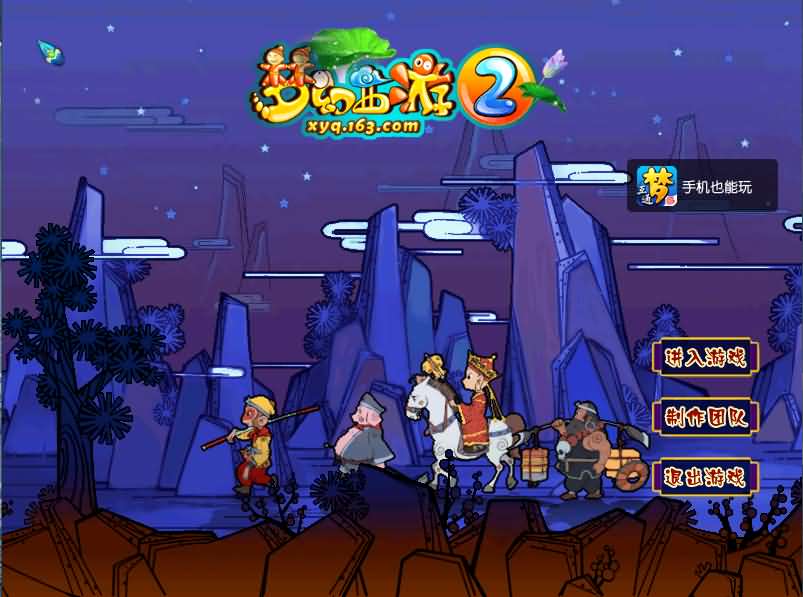
Task: Open the 制作团队 (Production Team) credits
Action: coord(705,416)
